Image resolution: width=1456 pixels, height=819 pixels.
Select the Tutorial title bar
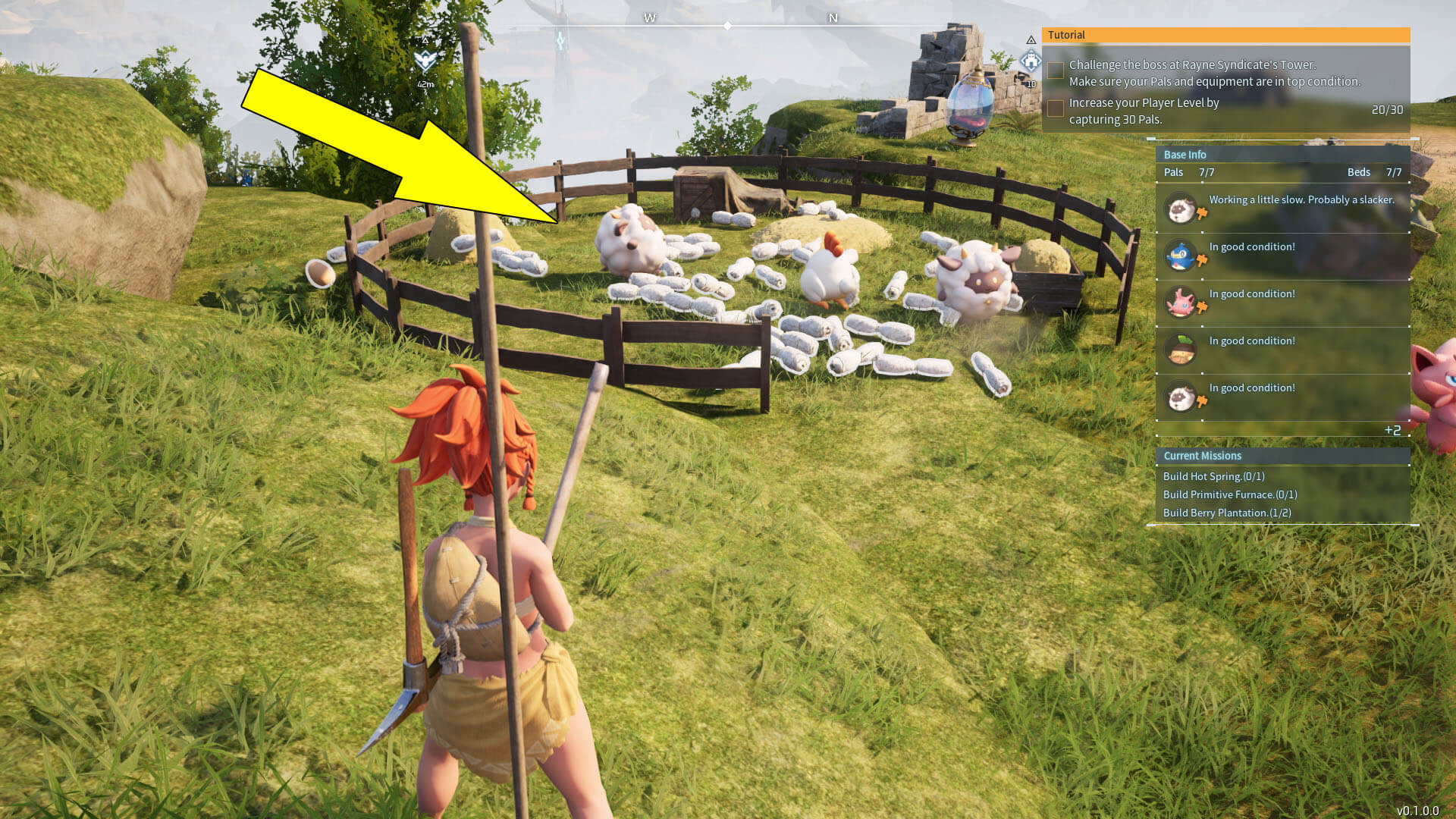tap(1065, 35)
